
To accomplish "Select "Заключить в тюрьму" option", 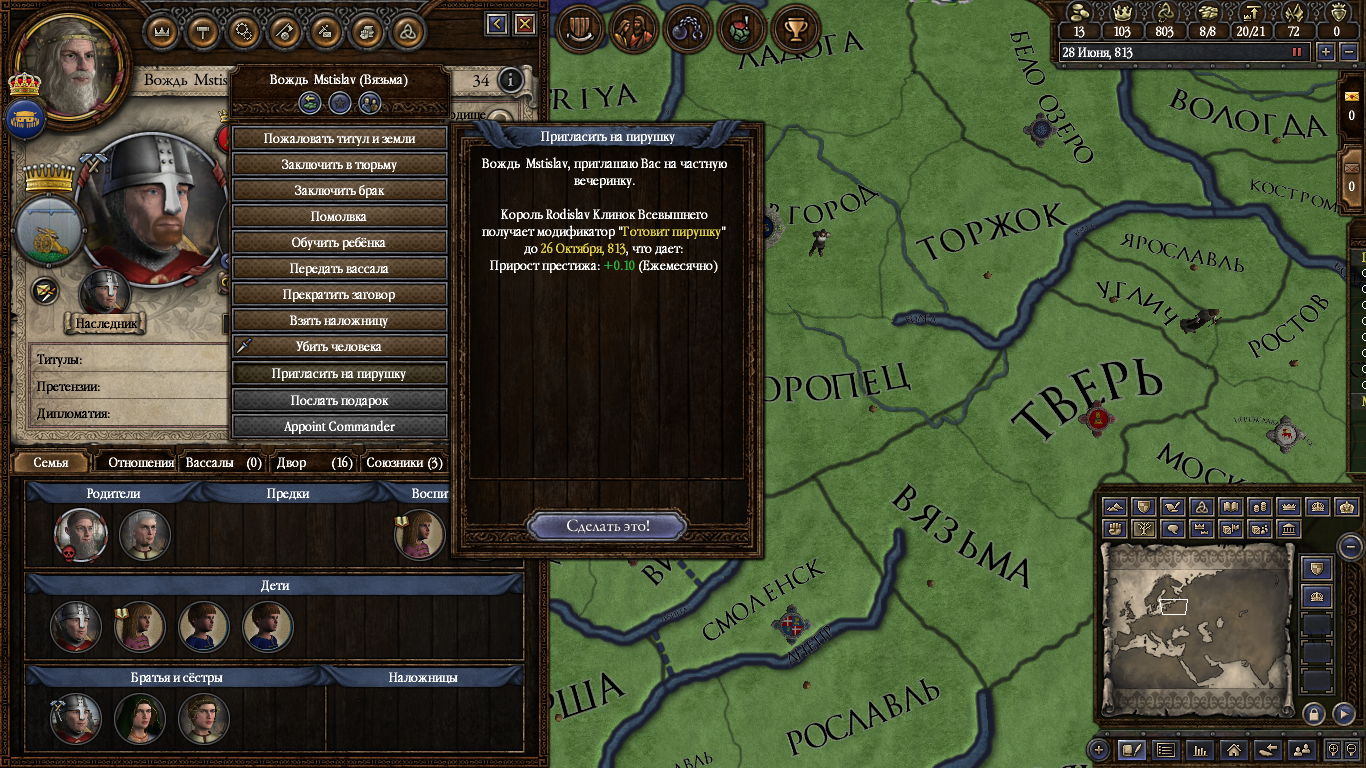I will click(x=339, y=165).
